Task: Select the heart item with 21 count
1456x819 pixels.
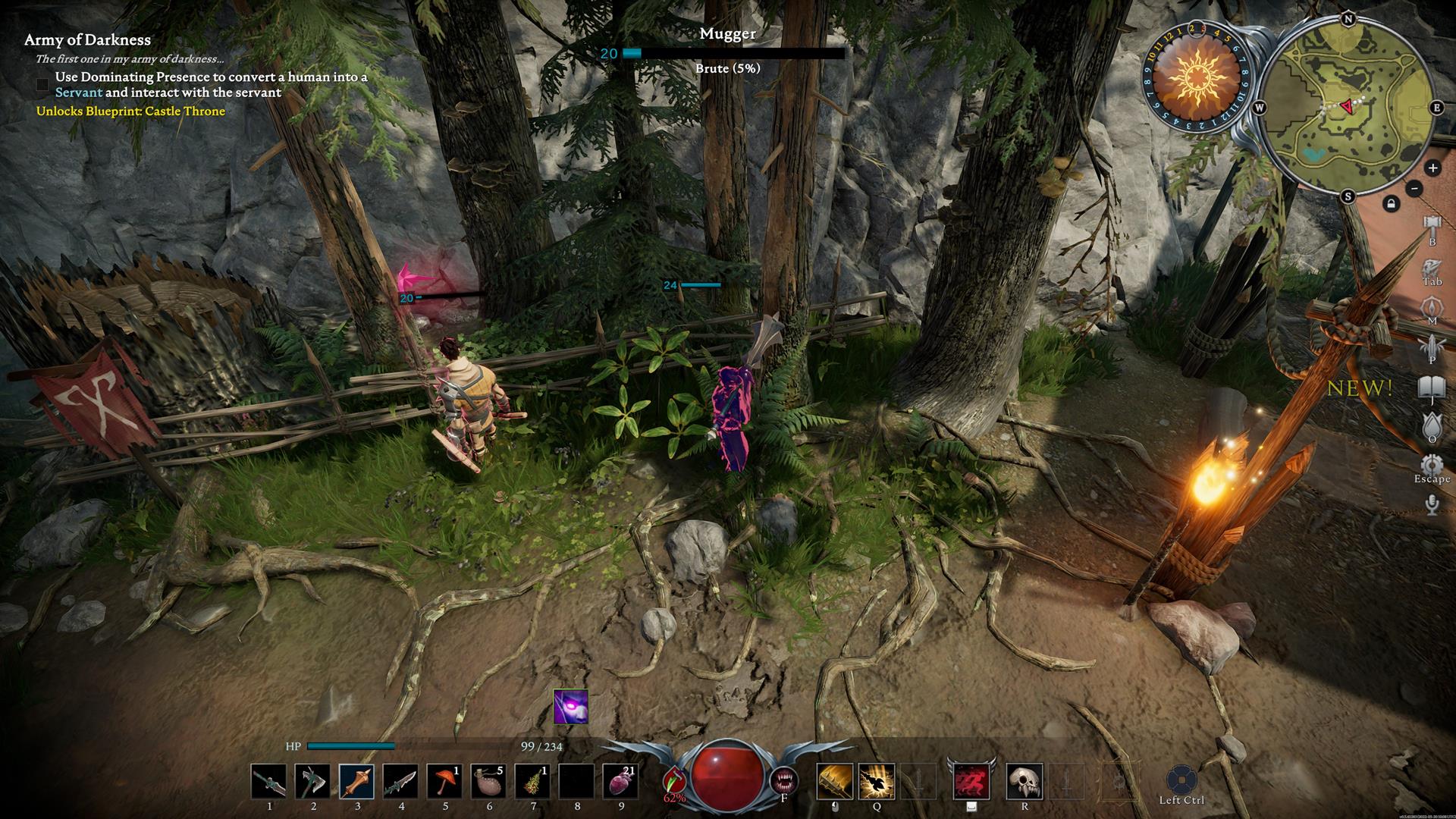Action: tap(620, 782)
